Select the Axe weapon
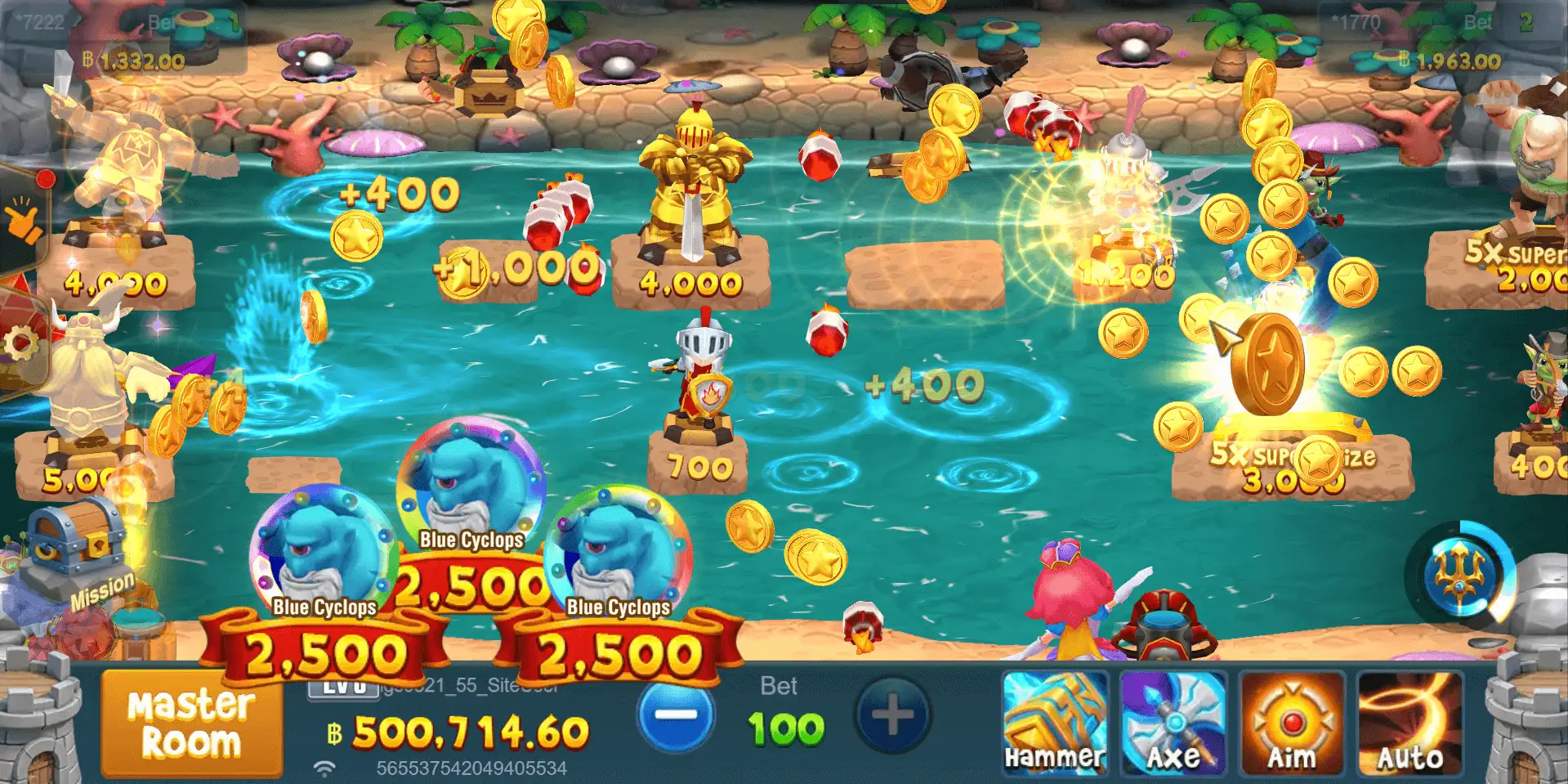Image resolution: width=1568 pixels, height=784 pixels. [x=1173, y=721]
